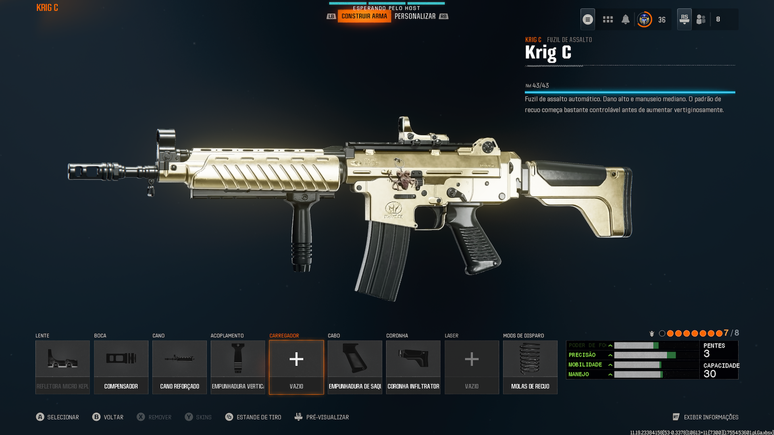Add an attachment to the empty Carregador slot

(x=296, y=366)
